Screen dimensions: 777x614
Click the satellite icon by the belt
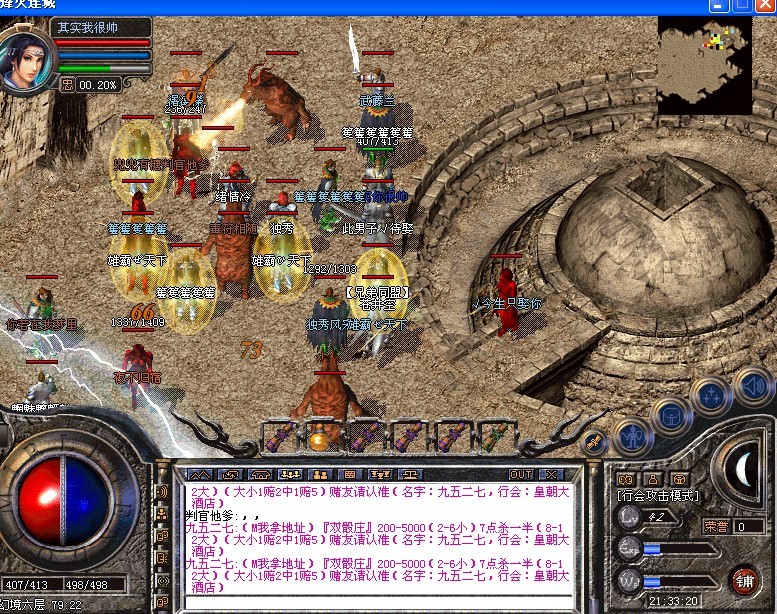point(594,441)
